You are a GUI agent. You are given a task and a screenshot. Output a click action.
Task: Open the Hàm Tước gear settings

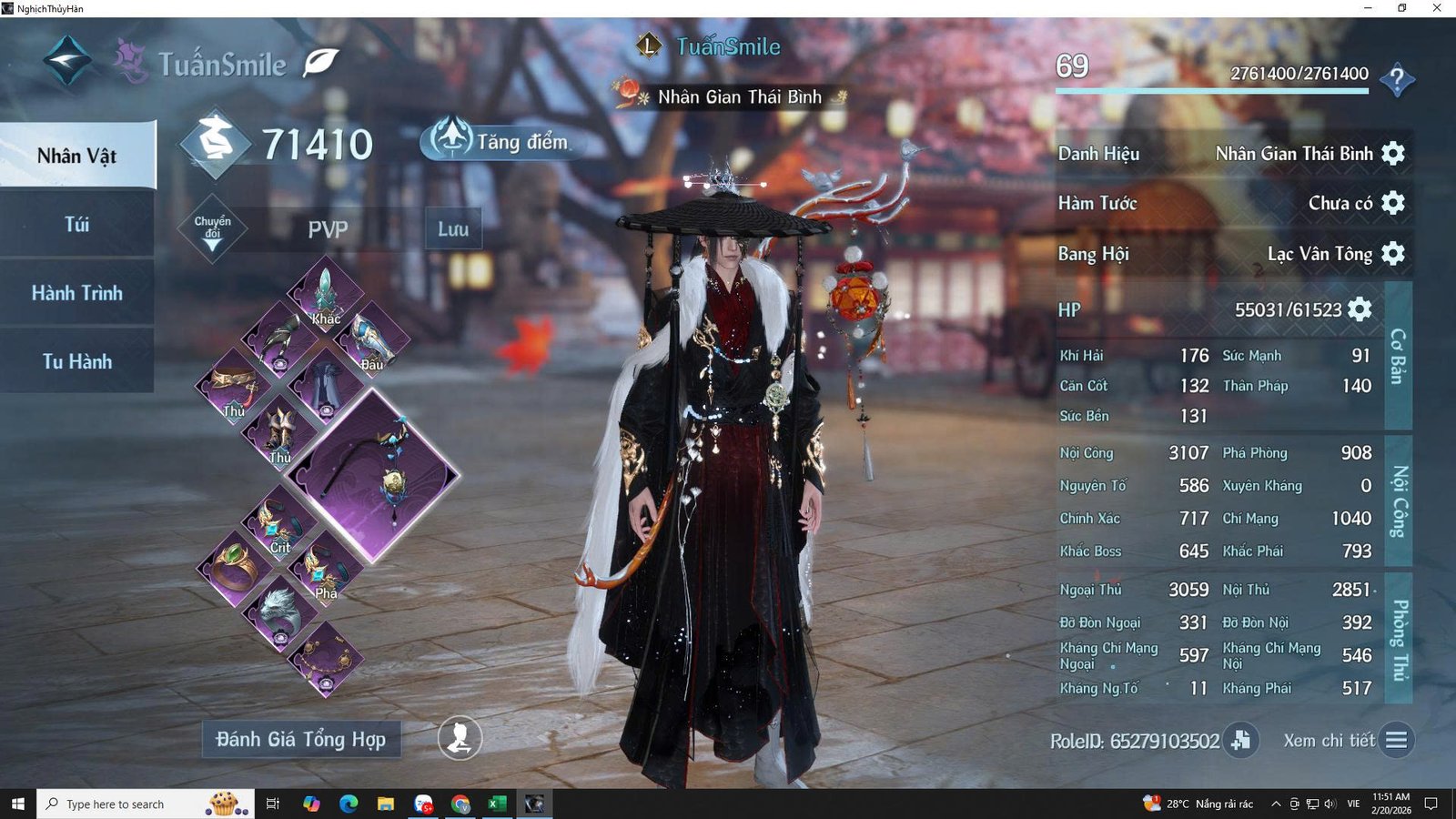(x=1393, y=202)
